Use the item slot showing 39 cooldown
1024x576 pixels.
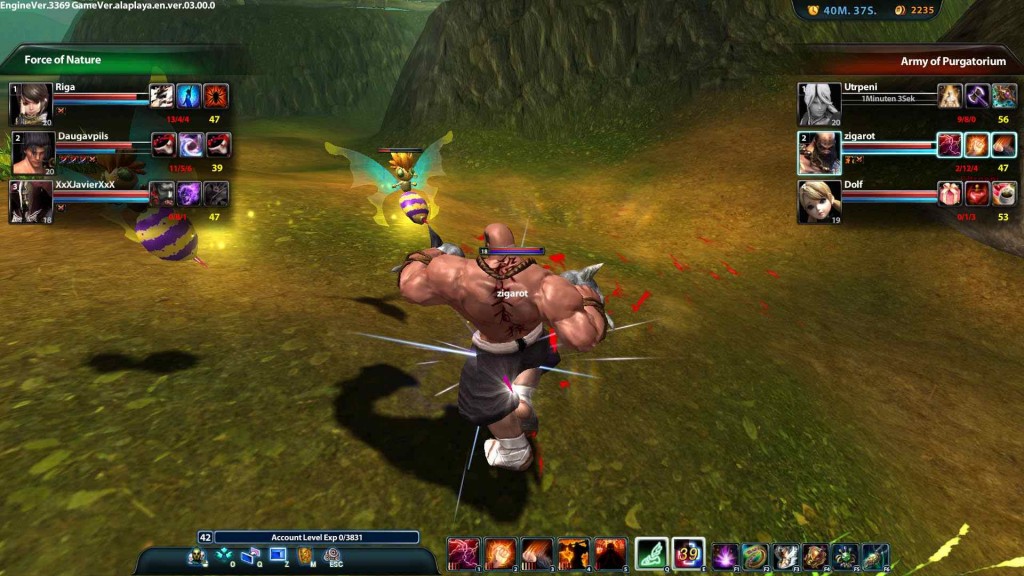(x=688, y=553)
